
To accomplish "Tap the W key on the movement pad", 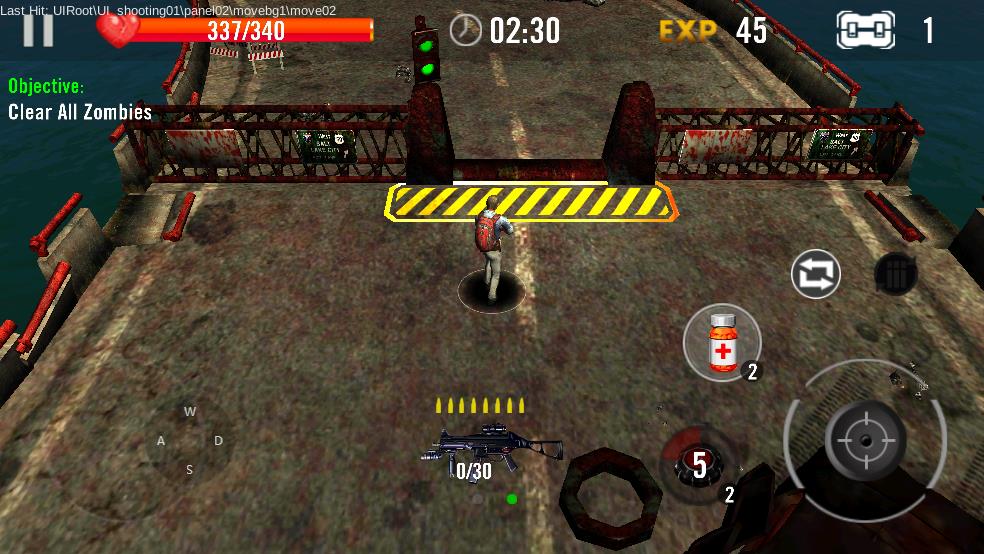I will coord(190,411).
